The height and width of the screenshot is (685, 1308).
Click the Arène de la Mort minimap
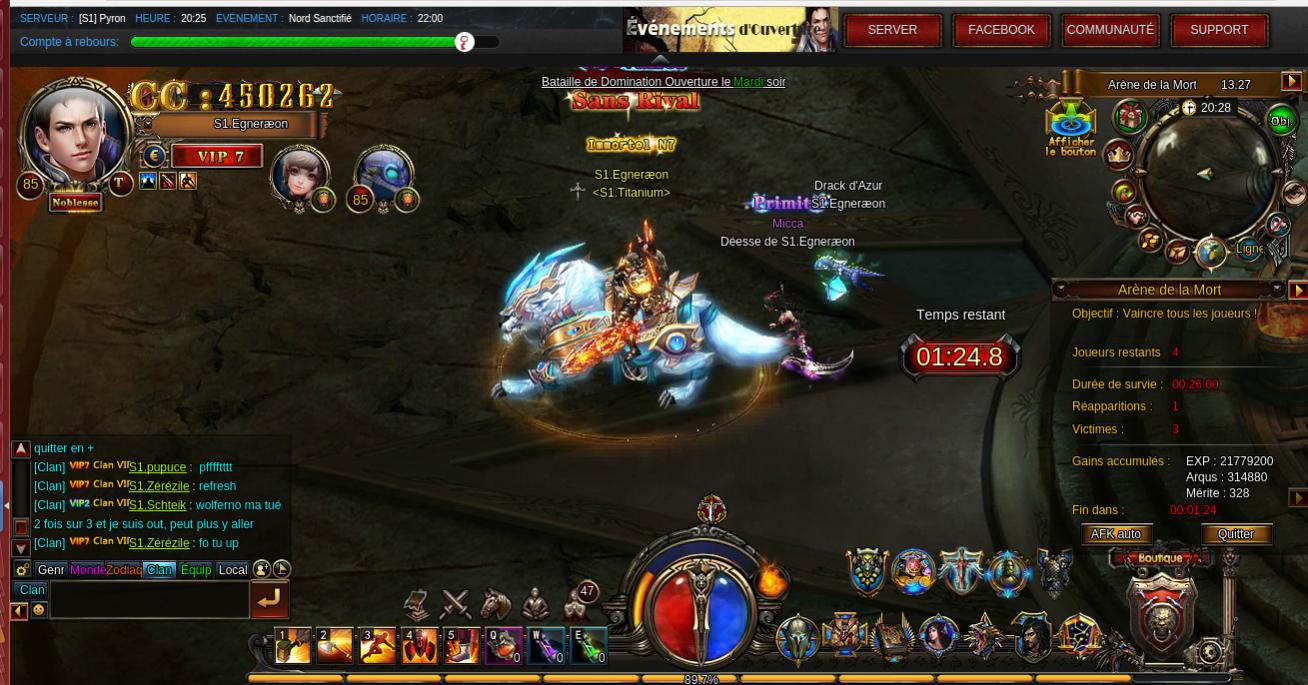point(1206,176)
